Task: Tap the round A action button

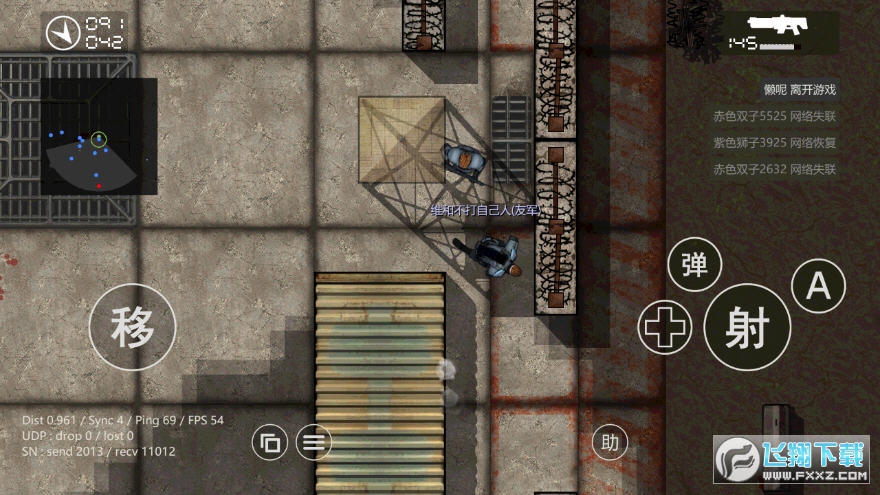Action: tap(818, 286)
